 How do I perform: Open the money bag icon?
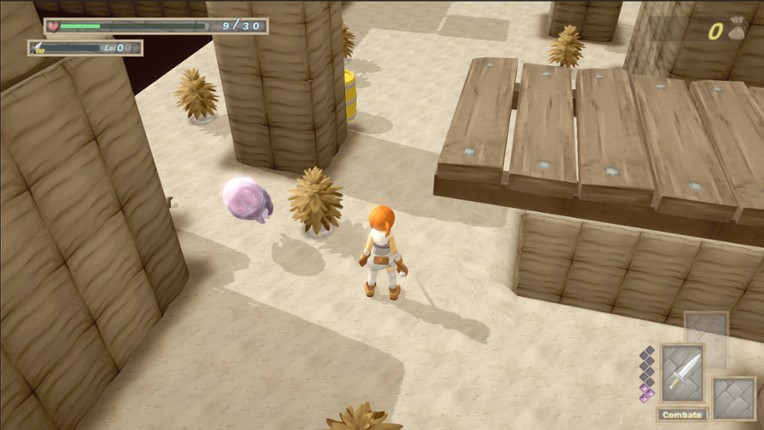tap(738, 29)
